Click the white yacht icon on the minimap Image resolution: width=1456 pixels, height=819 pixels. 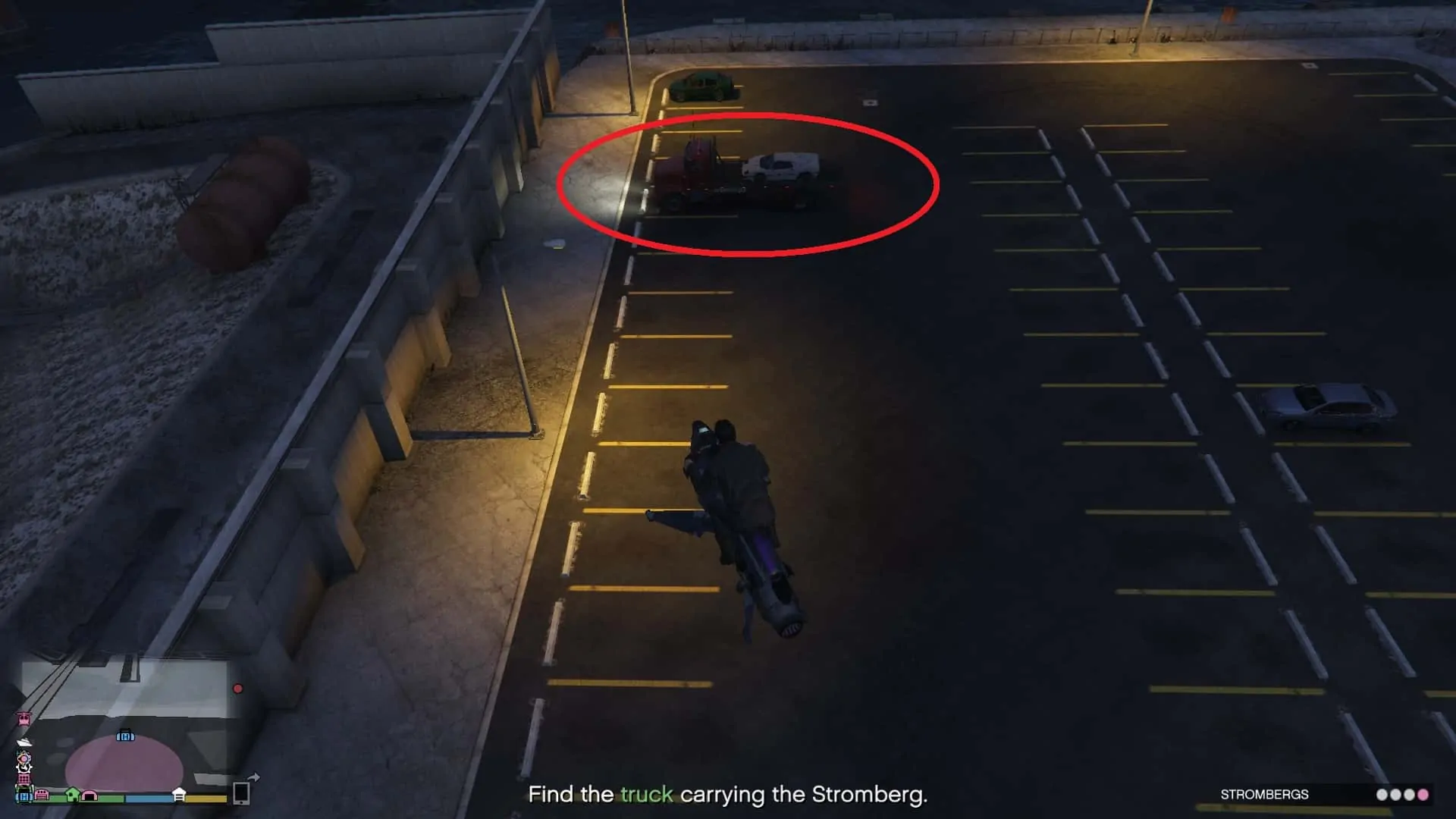click(x=24, y=743)
